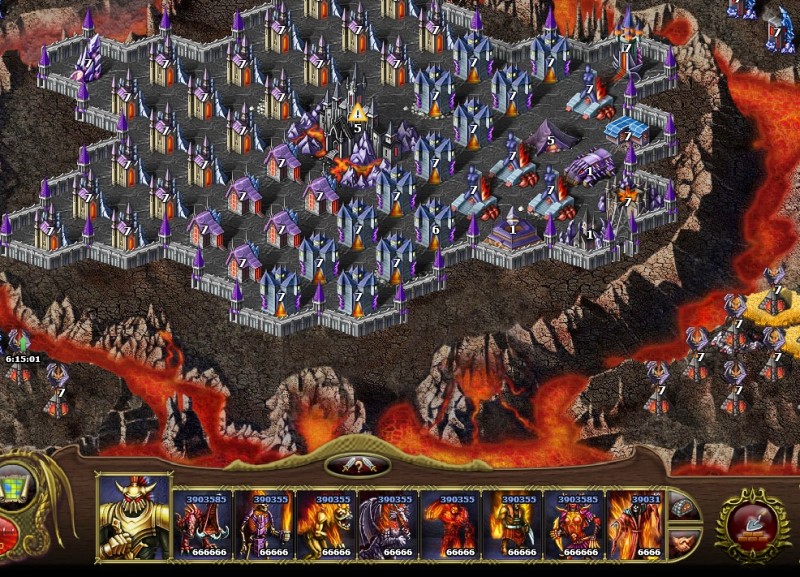Open the world map scroll button
The width and height of the screenshot is (800, 577).
15,487
